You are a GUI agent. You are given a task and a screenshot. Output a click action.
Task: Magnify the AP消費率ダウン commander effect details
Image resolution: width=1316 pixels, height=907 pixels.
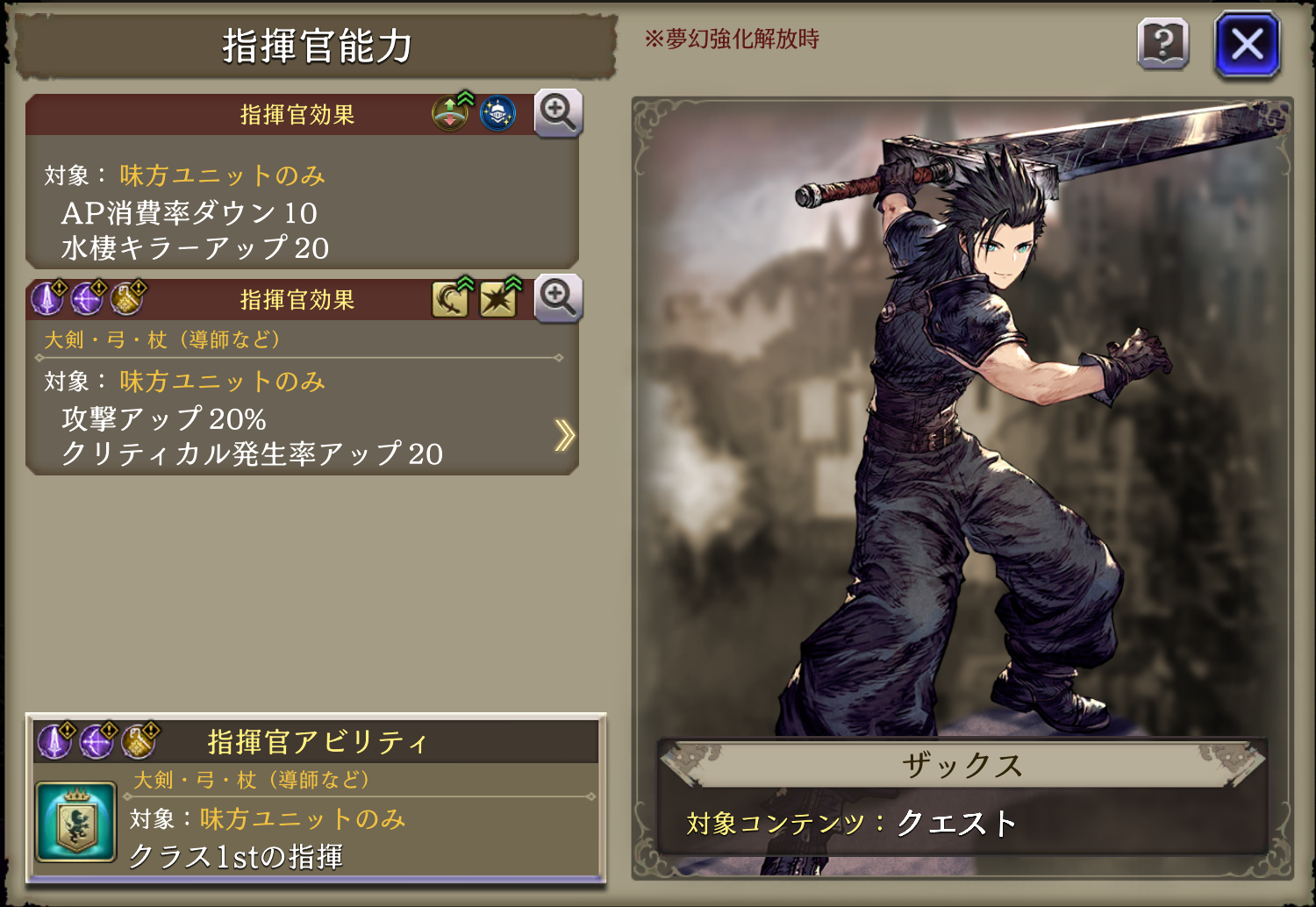[558, 113]
